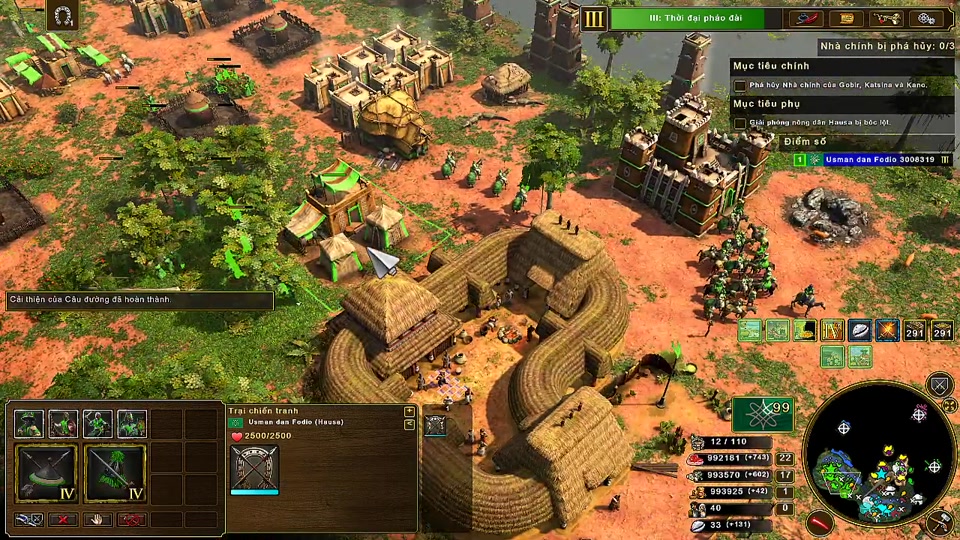Open the gear settings menu
Screen dimensions: 960x540
point(928,18)
